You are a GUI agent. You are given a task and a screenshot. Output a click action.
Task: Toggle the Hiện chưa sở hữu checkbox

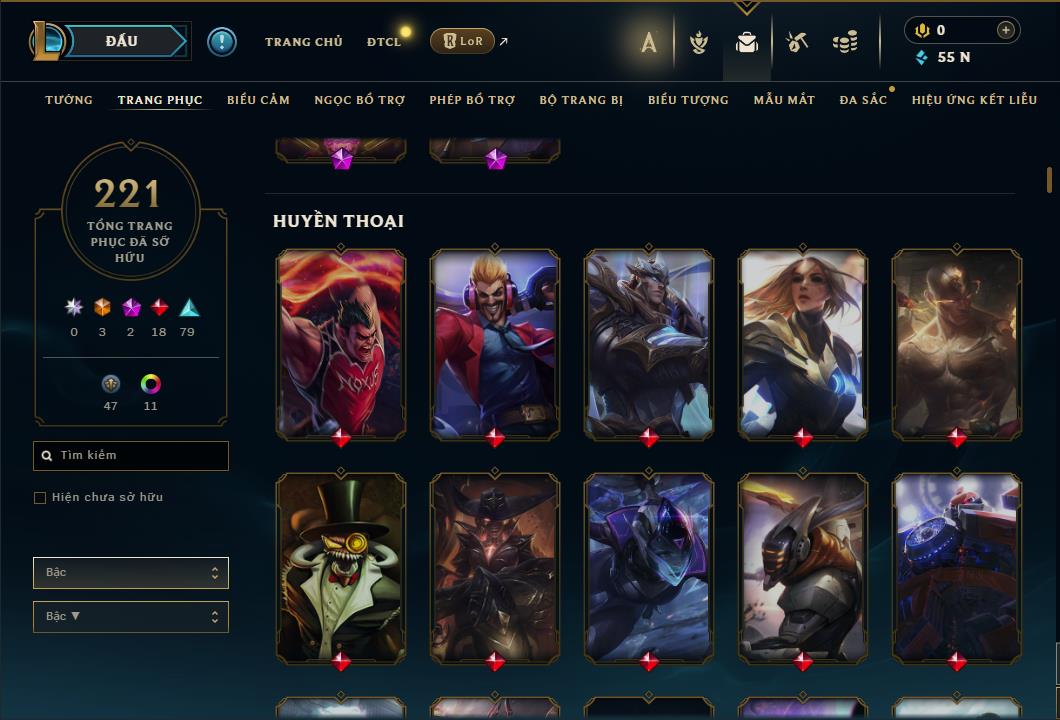click(x=40, y=498)
